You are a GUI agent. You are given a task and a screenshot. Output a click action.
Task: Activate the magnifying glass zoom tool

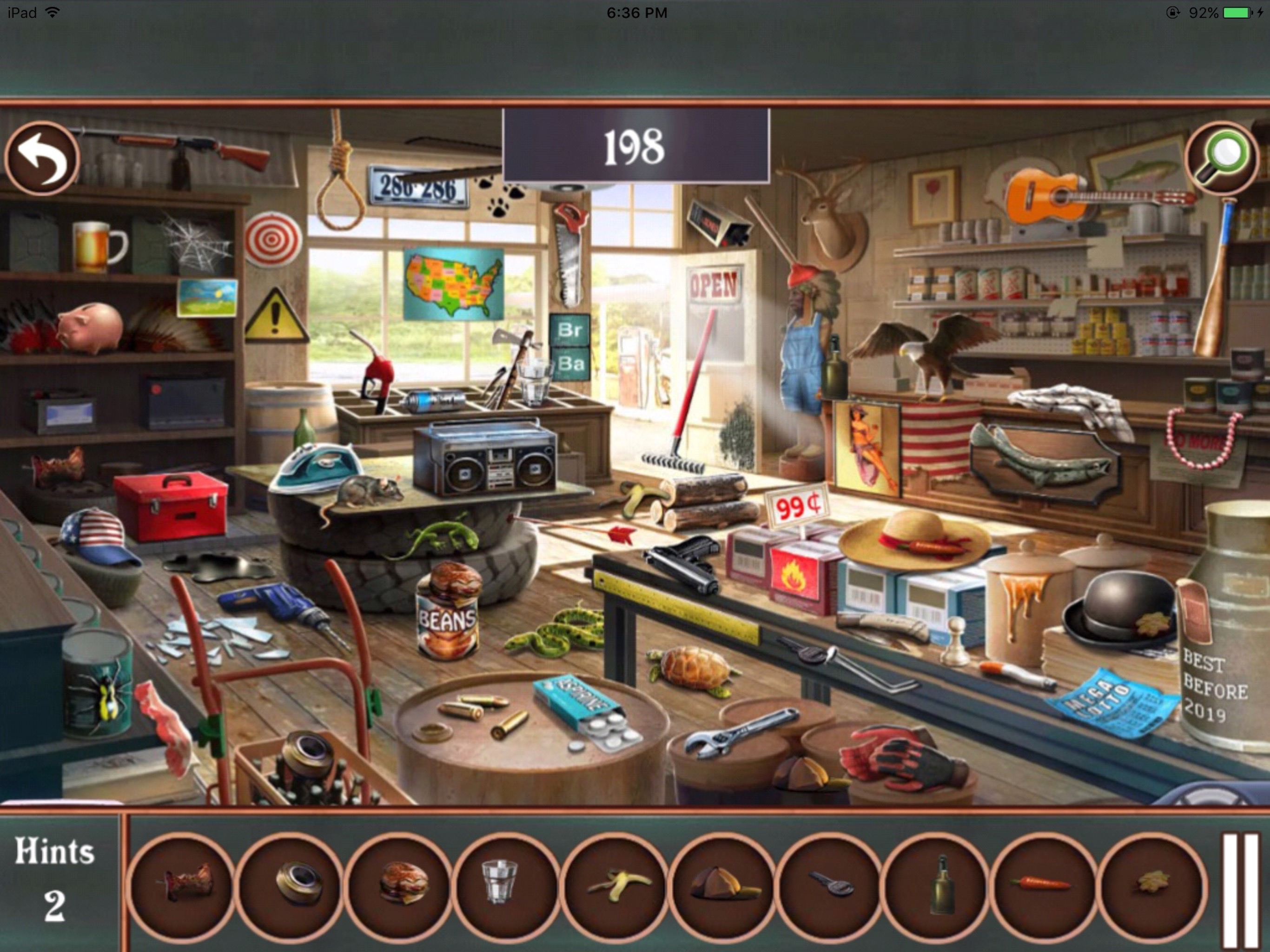click(x=1221, y=159)
